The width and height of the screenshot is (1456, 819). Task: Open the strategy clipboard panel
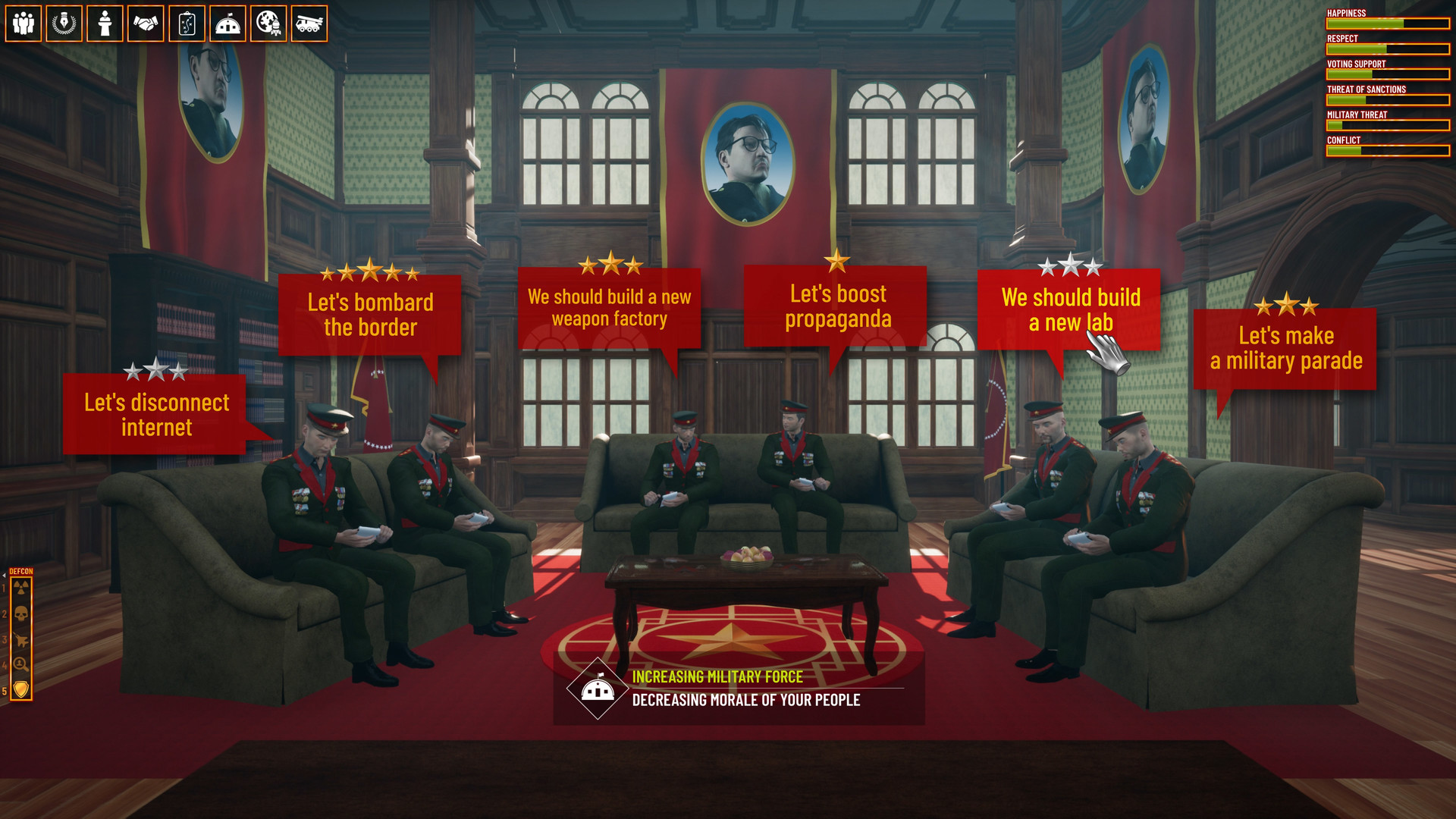[187, 24]
